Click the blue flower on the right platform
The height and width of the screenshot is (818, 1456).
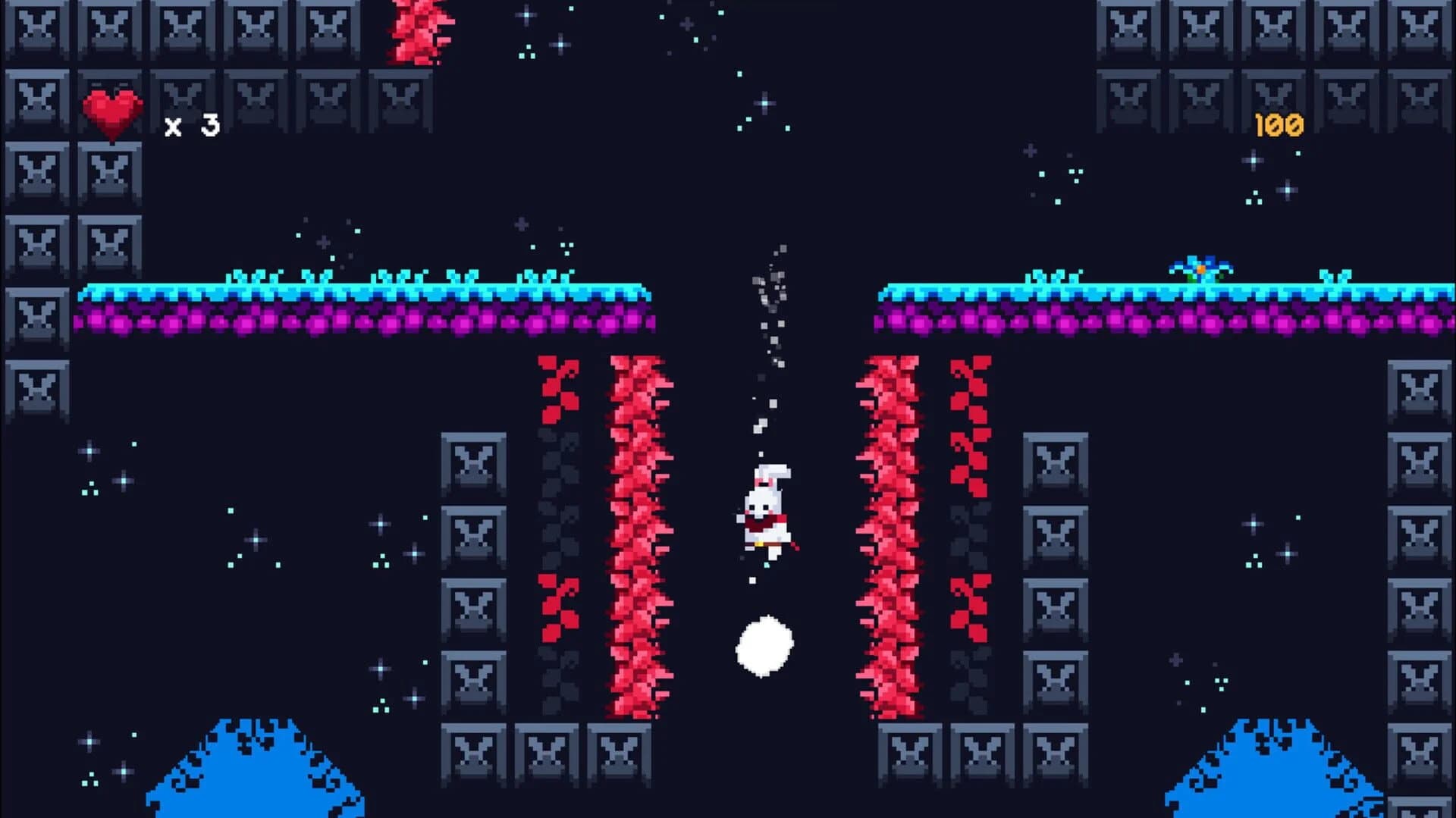coord(1202,269)
